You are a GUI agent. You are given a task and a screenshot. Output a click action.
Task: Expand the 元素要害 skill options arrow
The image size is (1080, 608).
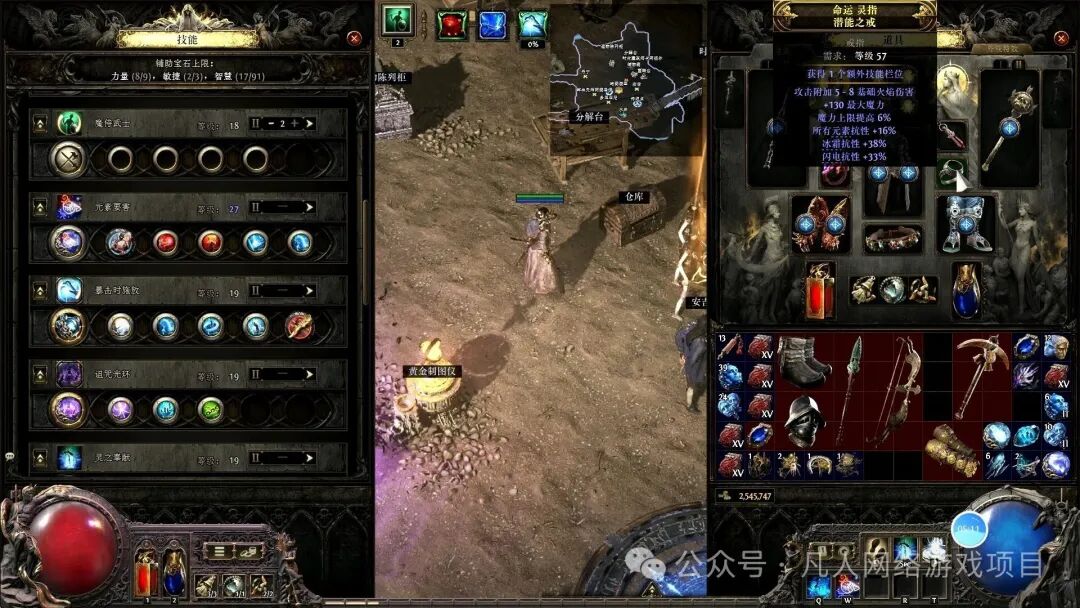pyautogui.click(x=309, y=208)
